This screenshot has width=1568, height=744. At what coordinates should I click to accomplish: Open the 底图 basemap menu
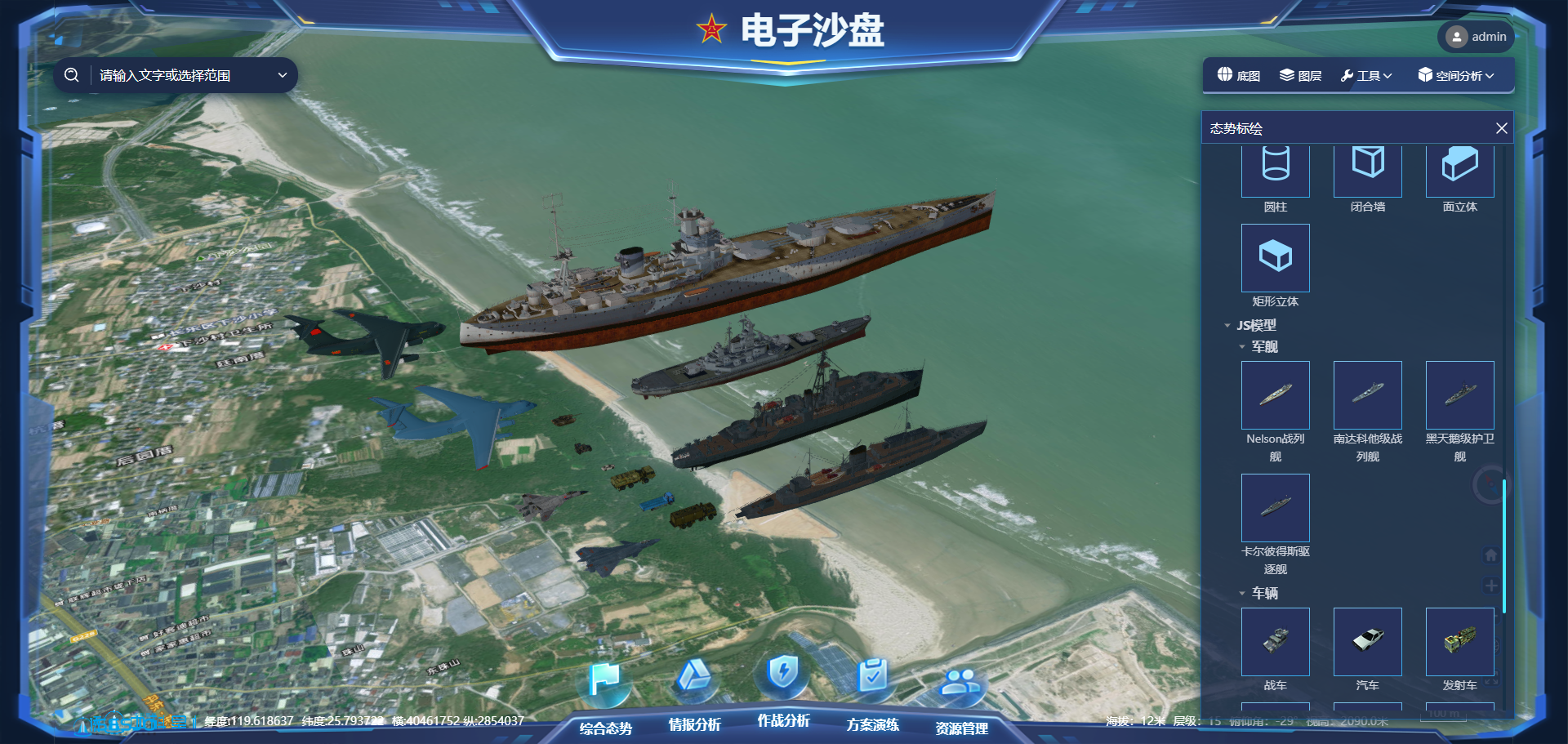[x=1238, y=76]
